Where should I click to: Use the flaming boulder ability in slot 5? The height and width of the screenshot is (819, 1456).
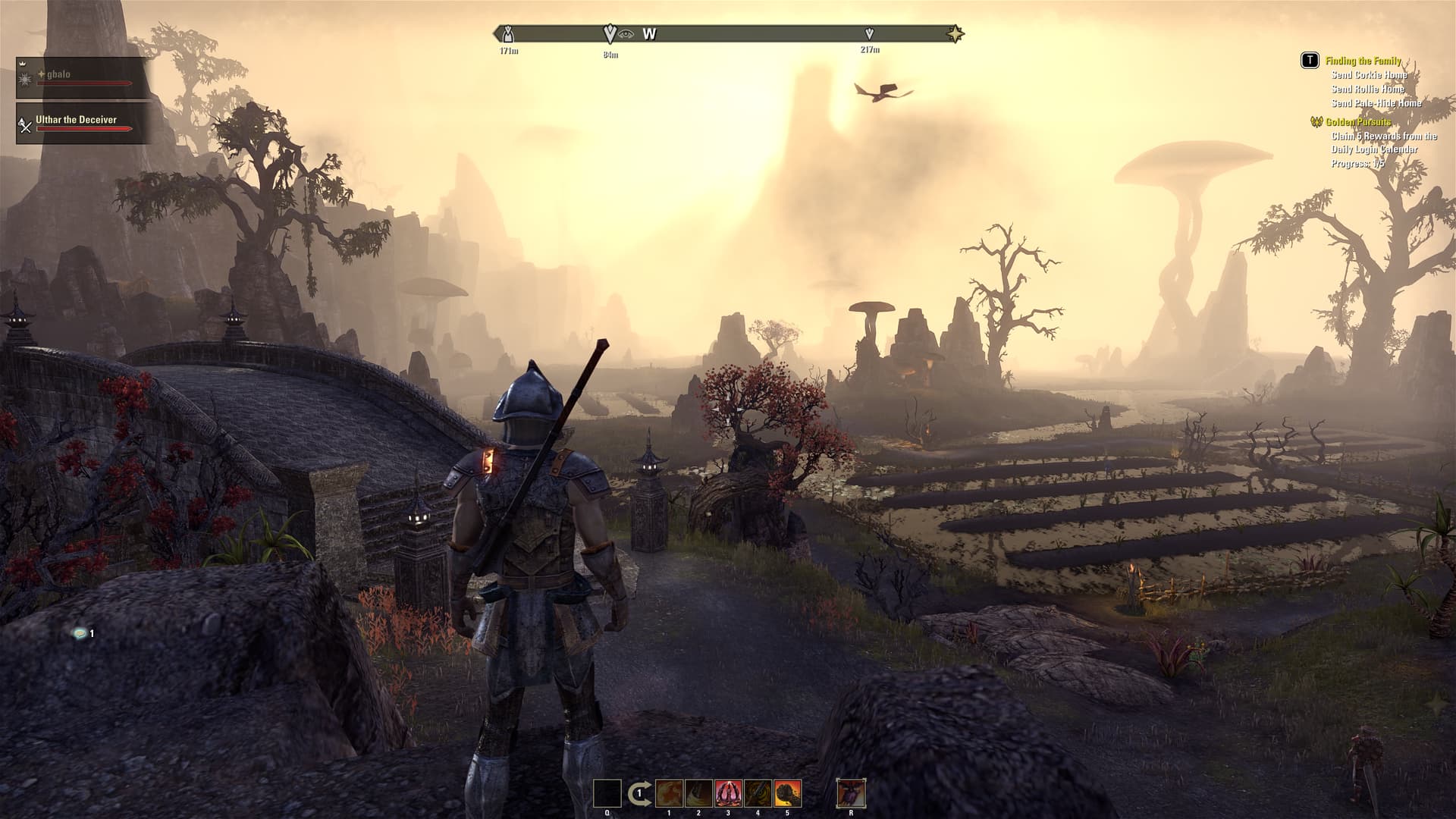click(788, 794)
